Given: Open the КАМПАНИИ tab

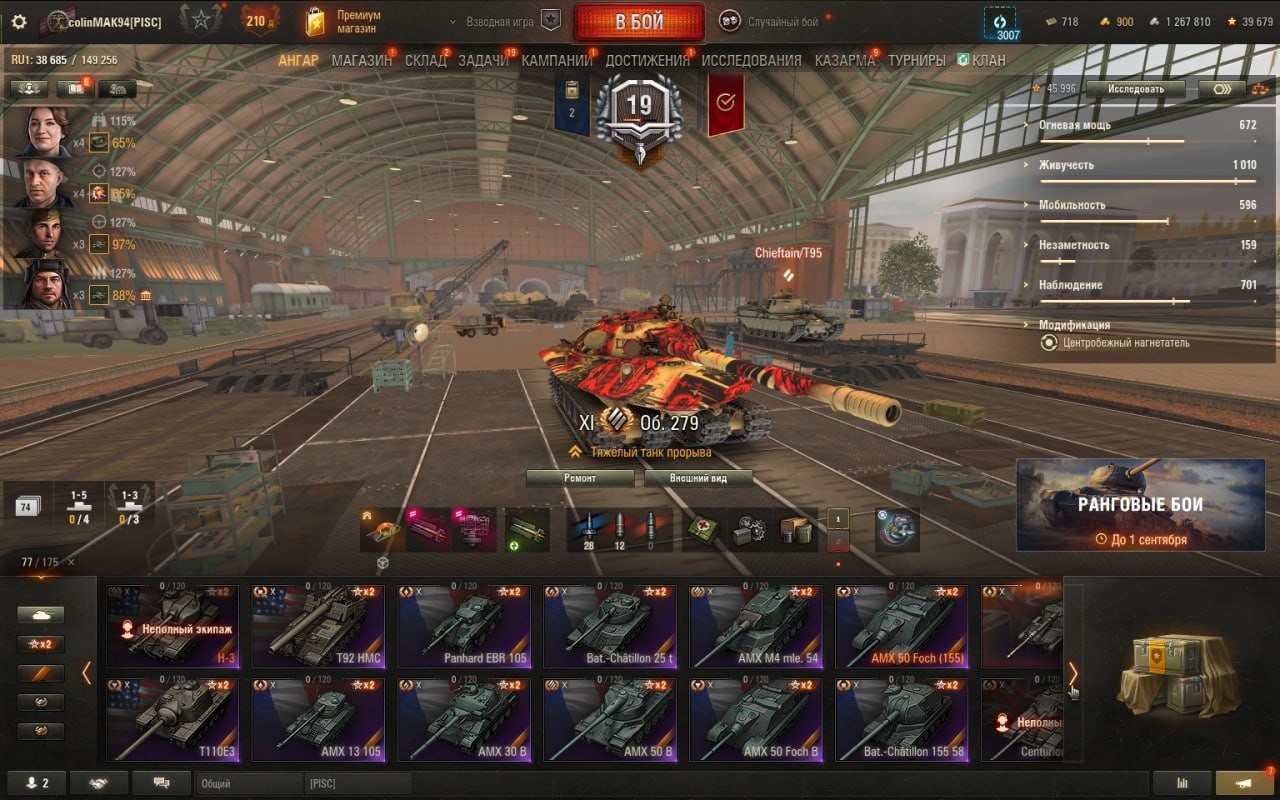Looking at the screenshot, I should [556, 60].
